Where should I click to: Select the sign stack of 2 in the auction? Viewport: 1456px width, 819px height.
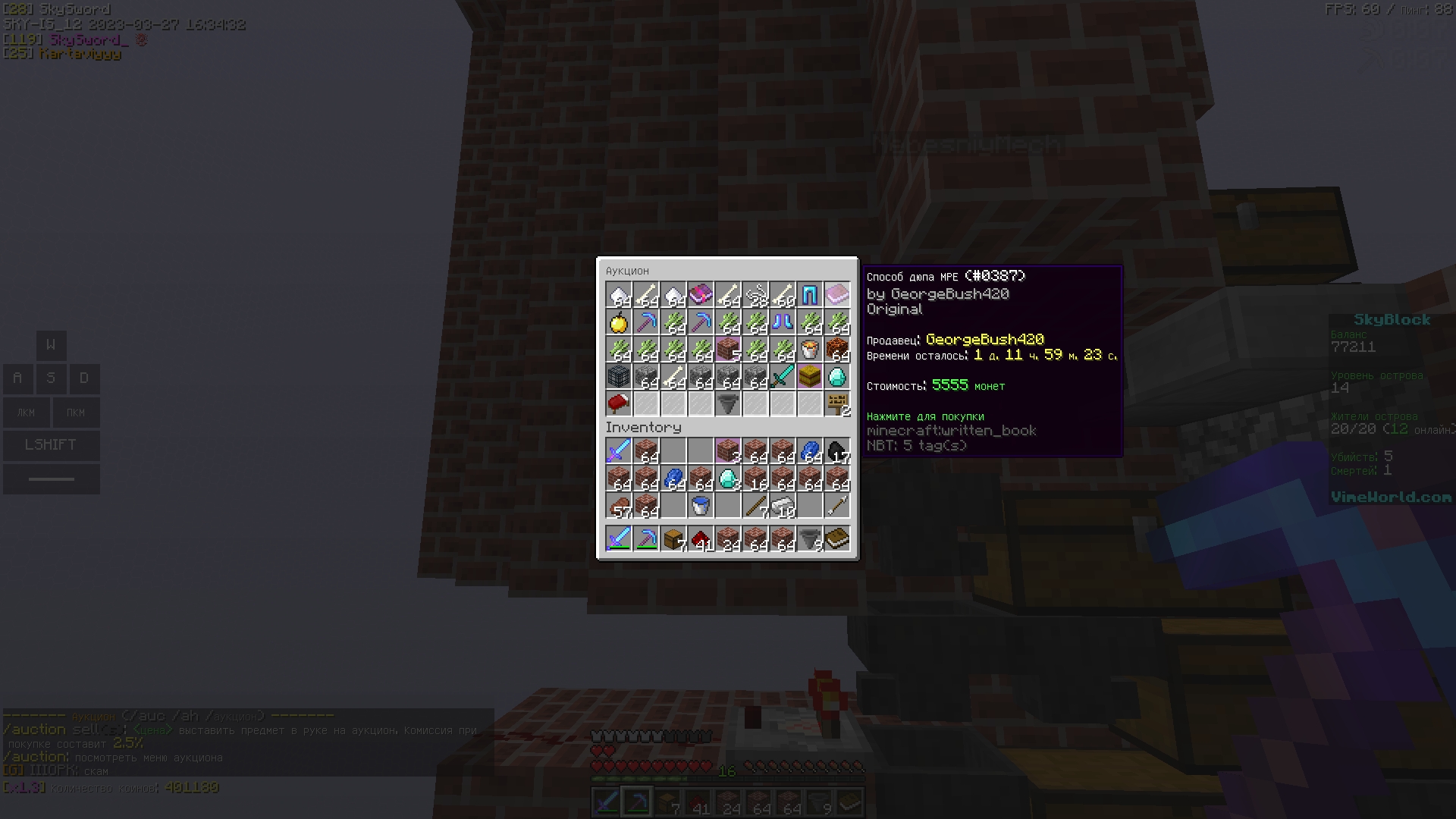[x=837, y=404]
